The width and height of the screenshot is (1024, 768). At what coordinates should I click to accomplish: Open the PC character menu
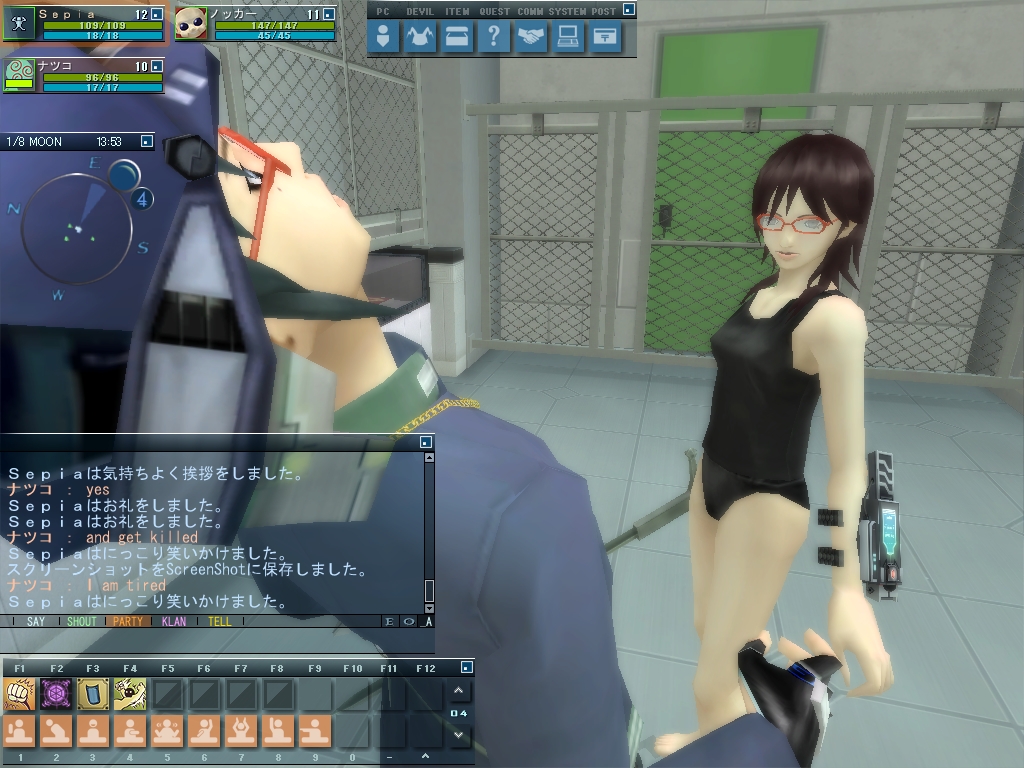[x=383, y=38]
